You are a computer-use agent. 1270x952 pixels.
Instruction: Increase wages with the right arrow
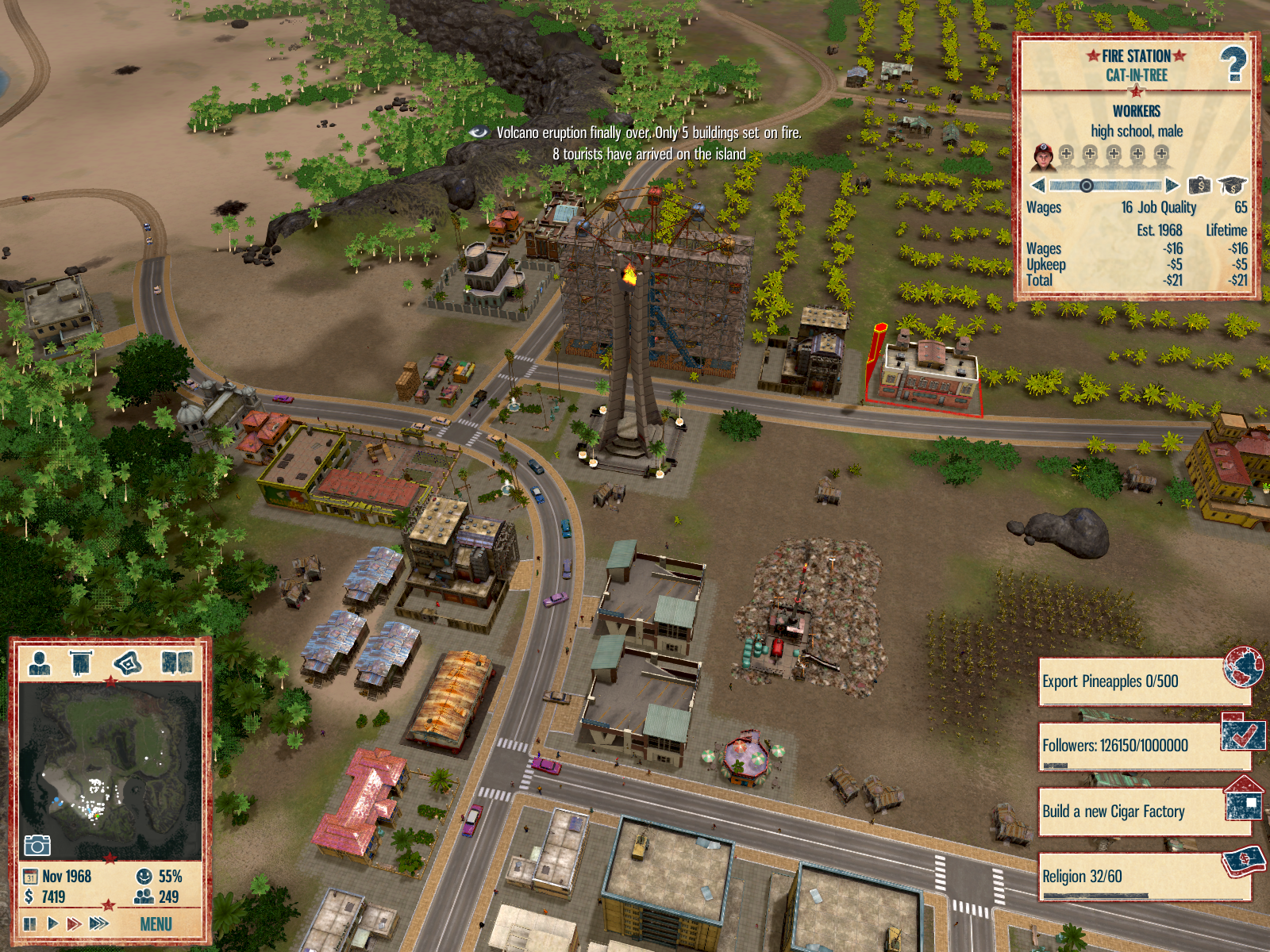tap(1172, 186)
